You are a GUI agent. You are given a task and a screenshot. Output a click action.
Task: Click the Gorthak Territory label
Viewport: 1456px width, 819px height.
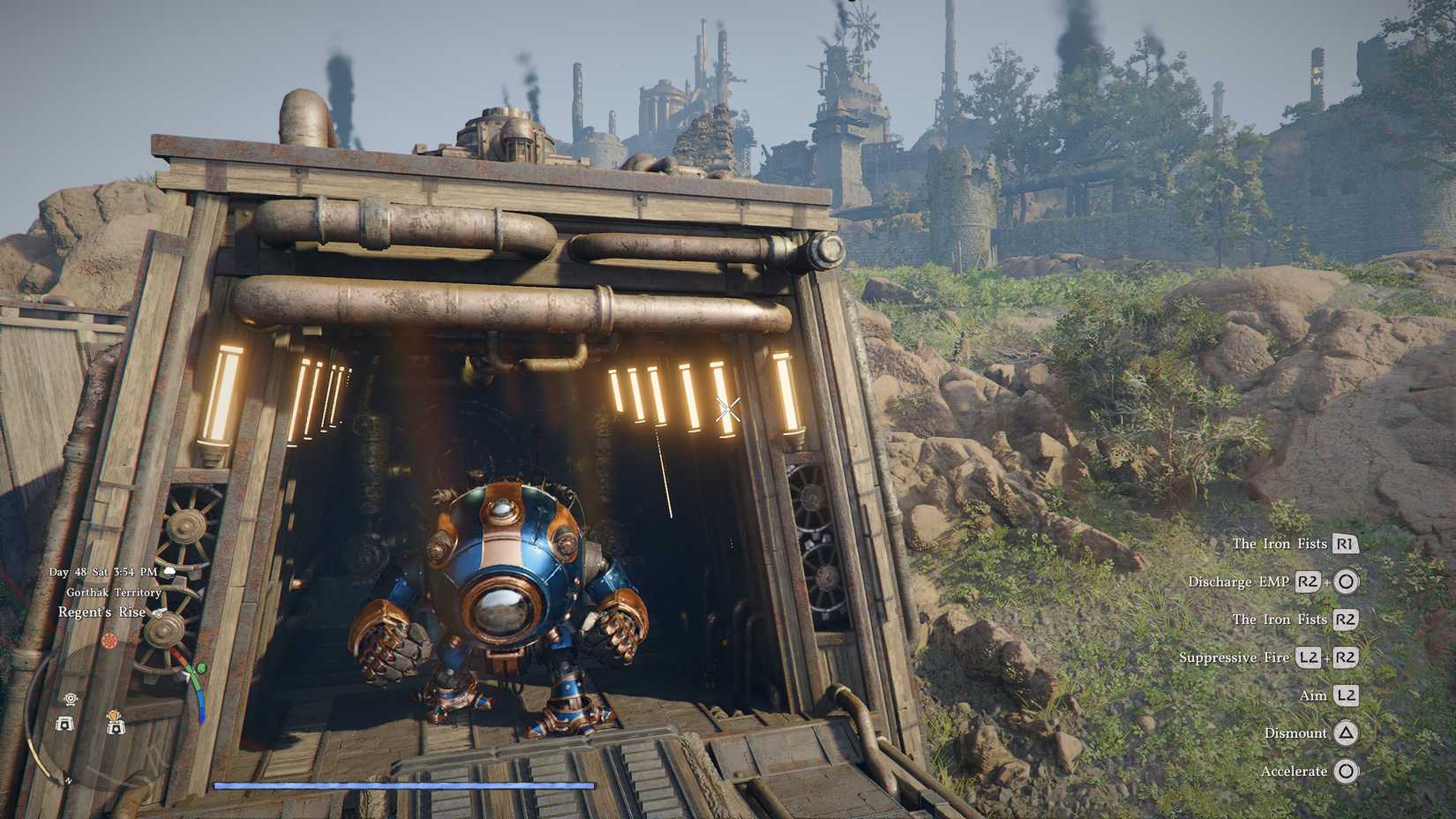click(114, 592)
